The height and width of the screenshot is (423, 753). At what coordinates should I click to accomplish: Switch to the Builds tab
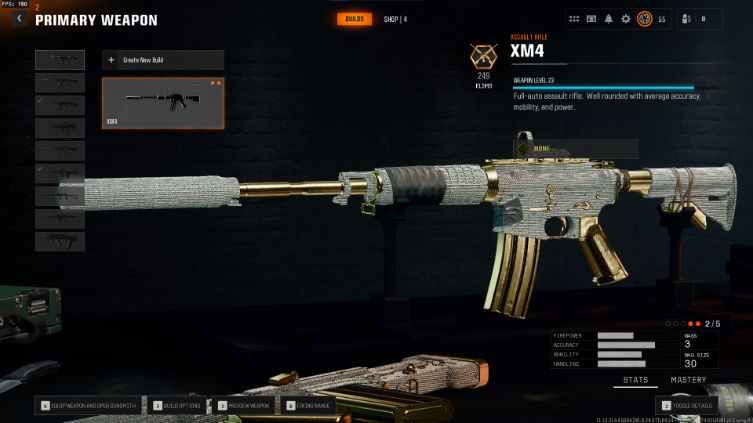354,19
